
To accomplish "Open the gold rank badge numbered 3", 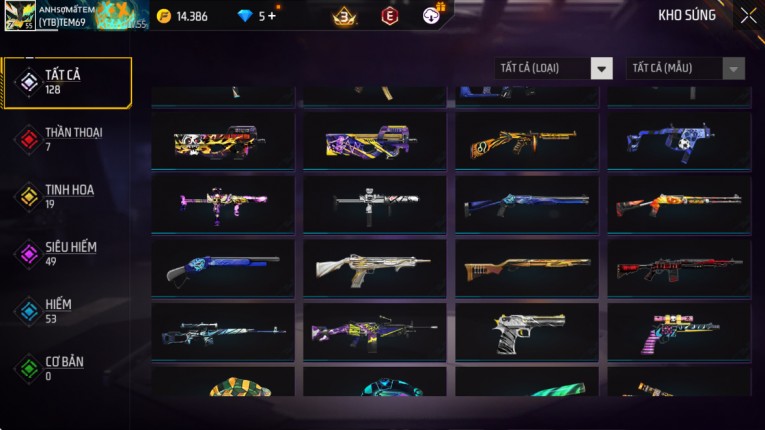I will coord(345,16).
